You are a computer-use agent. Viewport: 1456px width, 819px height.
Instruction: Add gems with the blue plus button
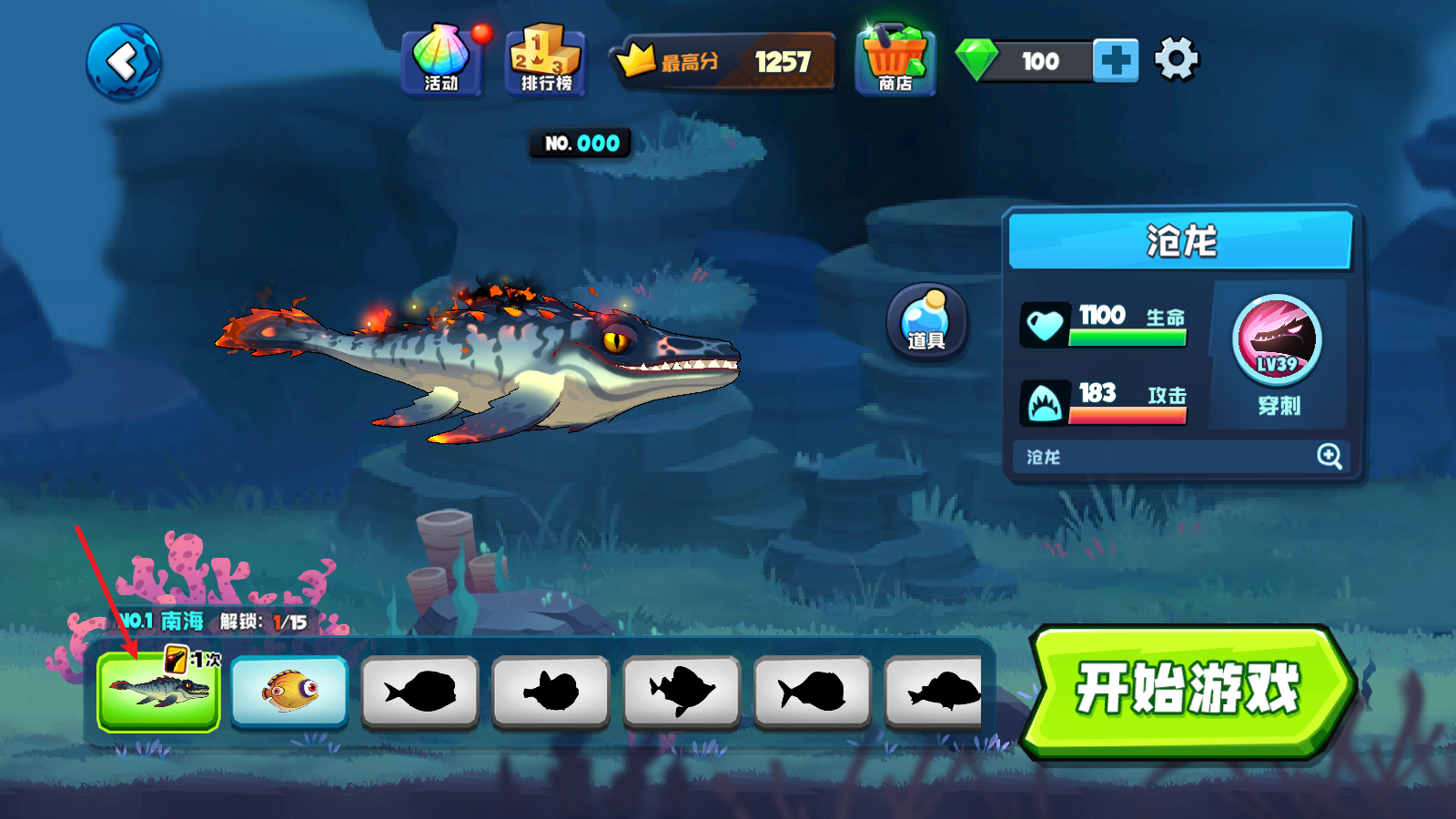tap(1116, 61)
